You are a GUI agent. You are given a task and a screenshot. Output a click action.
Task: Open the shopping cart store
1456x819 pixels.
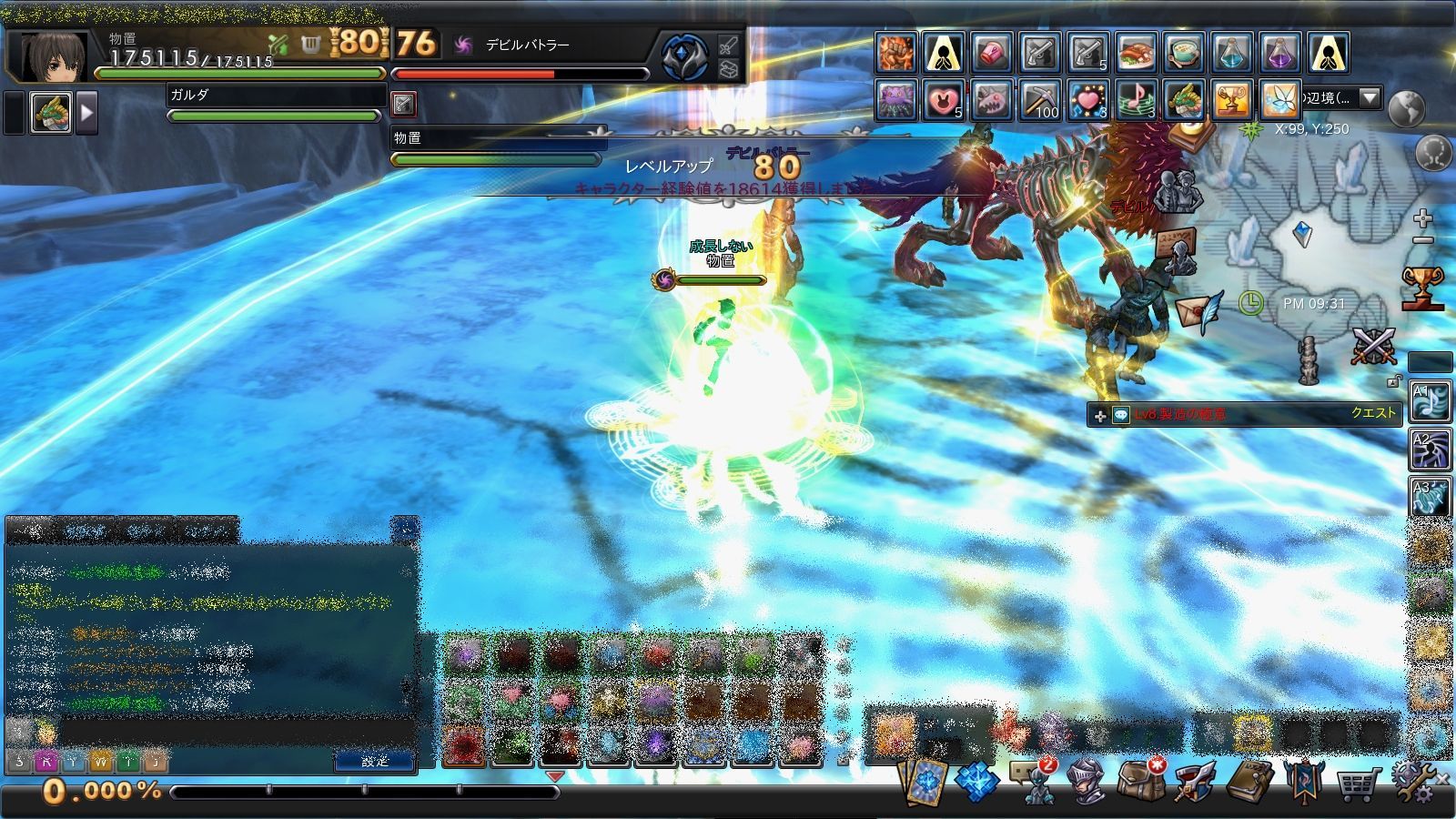[x=1356, y=783]
